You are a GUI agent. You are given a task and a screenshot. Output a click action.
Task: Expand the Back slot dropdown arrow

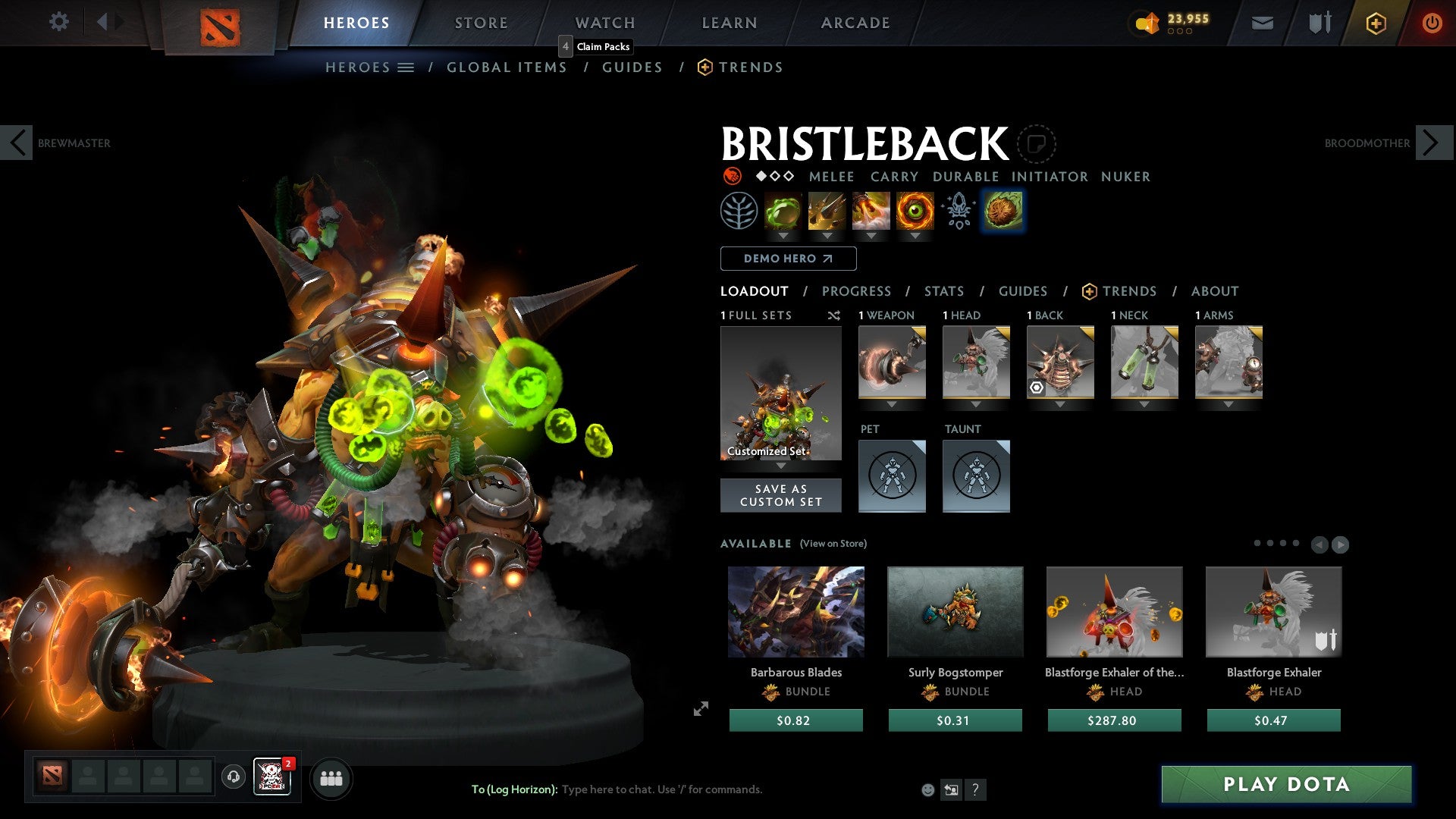(x=1060, y=404)
